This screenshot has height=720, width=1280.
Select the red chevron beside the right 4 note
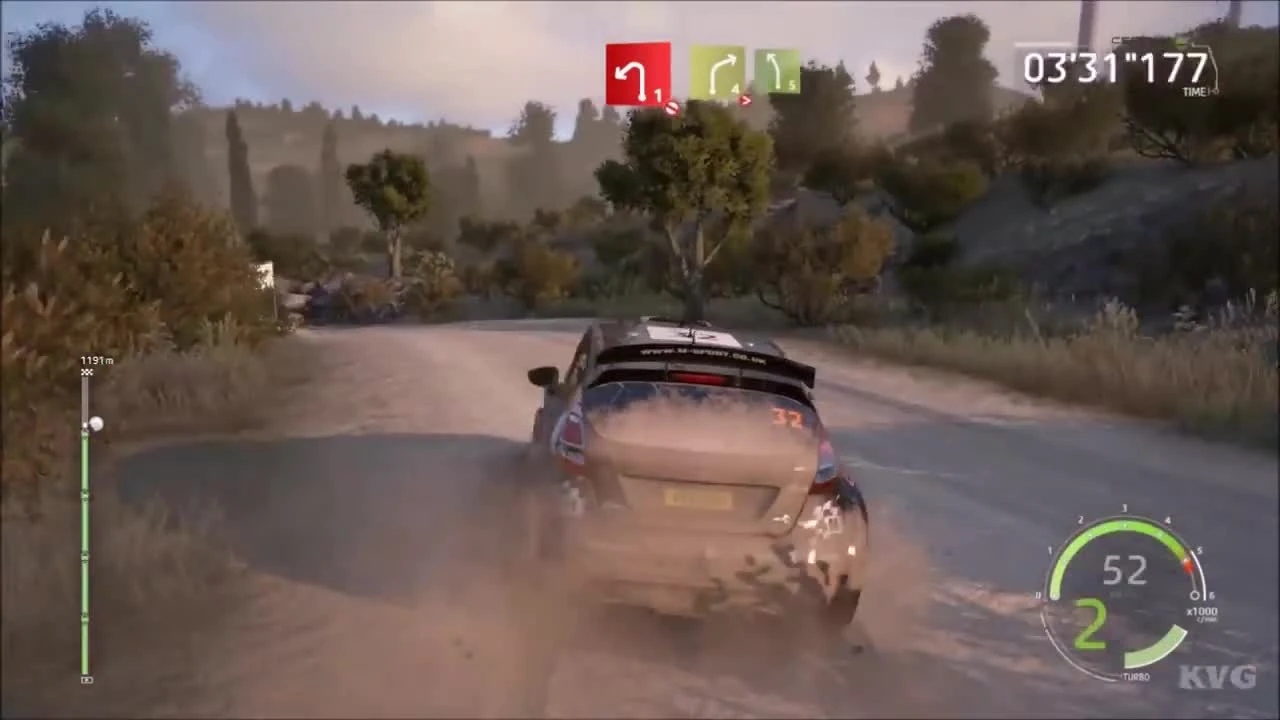click(x=746, y=100)
